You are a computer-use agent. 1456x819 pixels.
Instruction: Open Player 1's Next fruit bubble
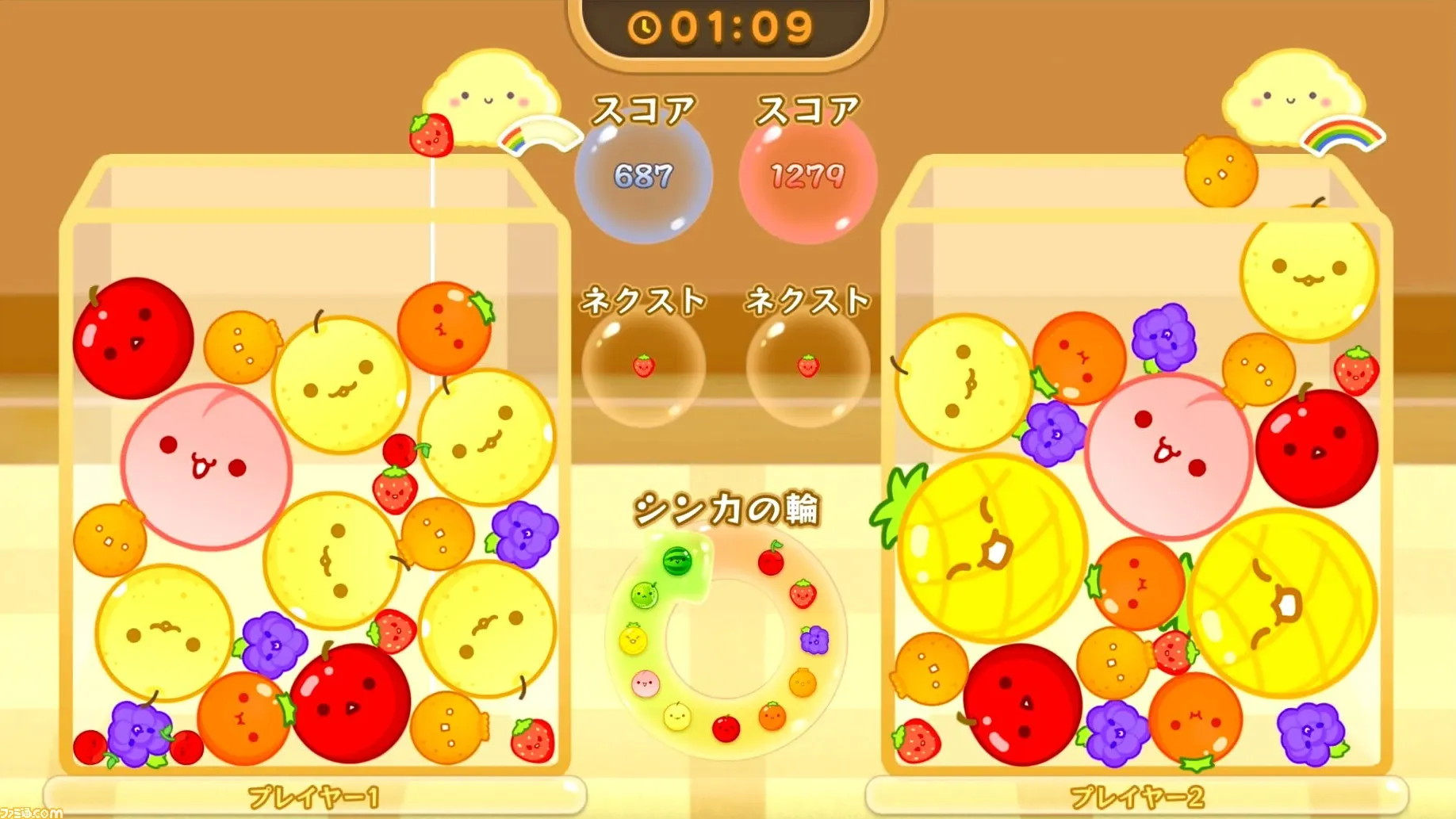tap(644, 367)
